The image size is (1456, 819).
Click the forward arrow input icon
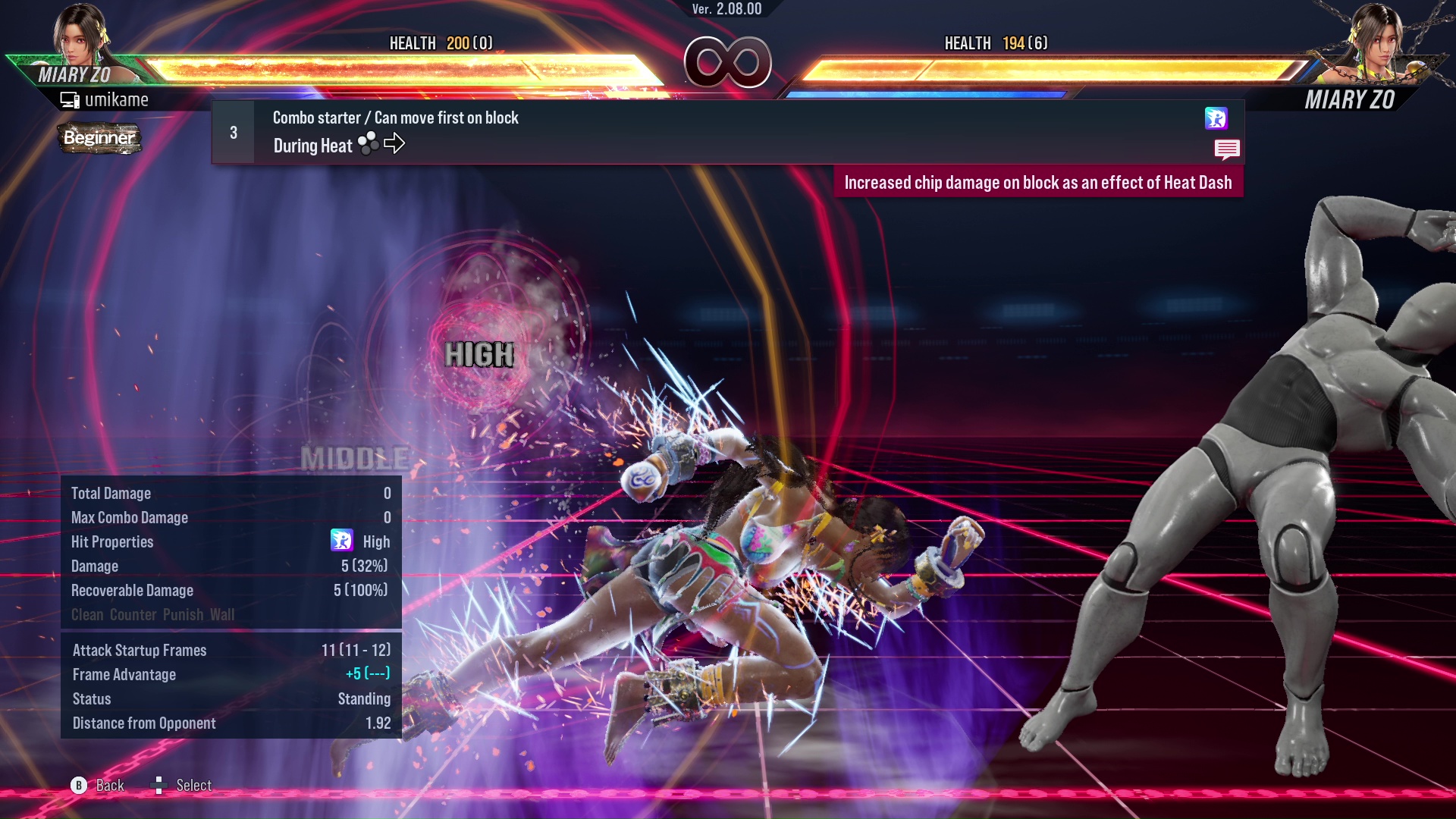(394, 143)
